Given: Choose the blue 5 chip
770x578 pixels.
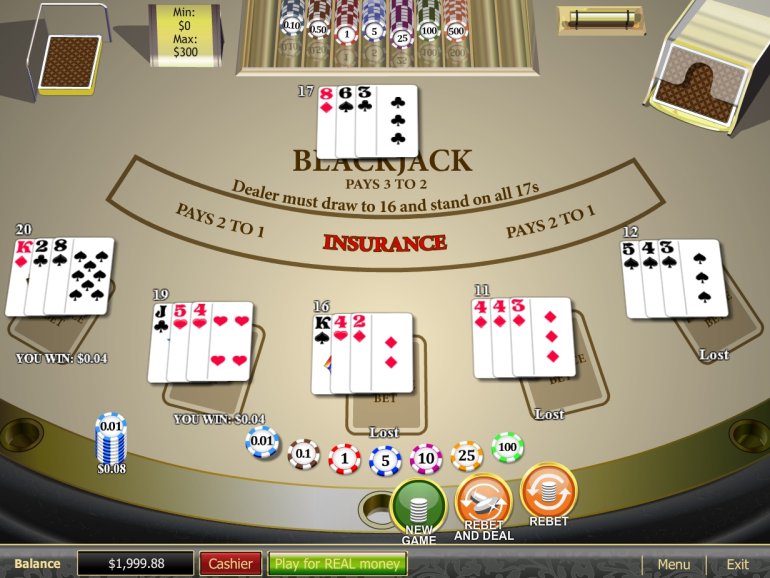Looking at the screenshot, I should pos(385,461).
